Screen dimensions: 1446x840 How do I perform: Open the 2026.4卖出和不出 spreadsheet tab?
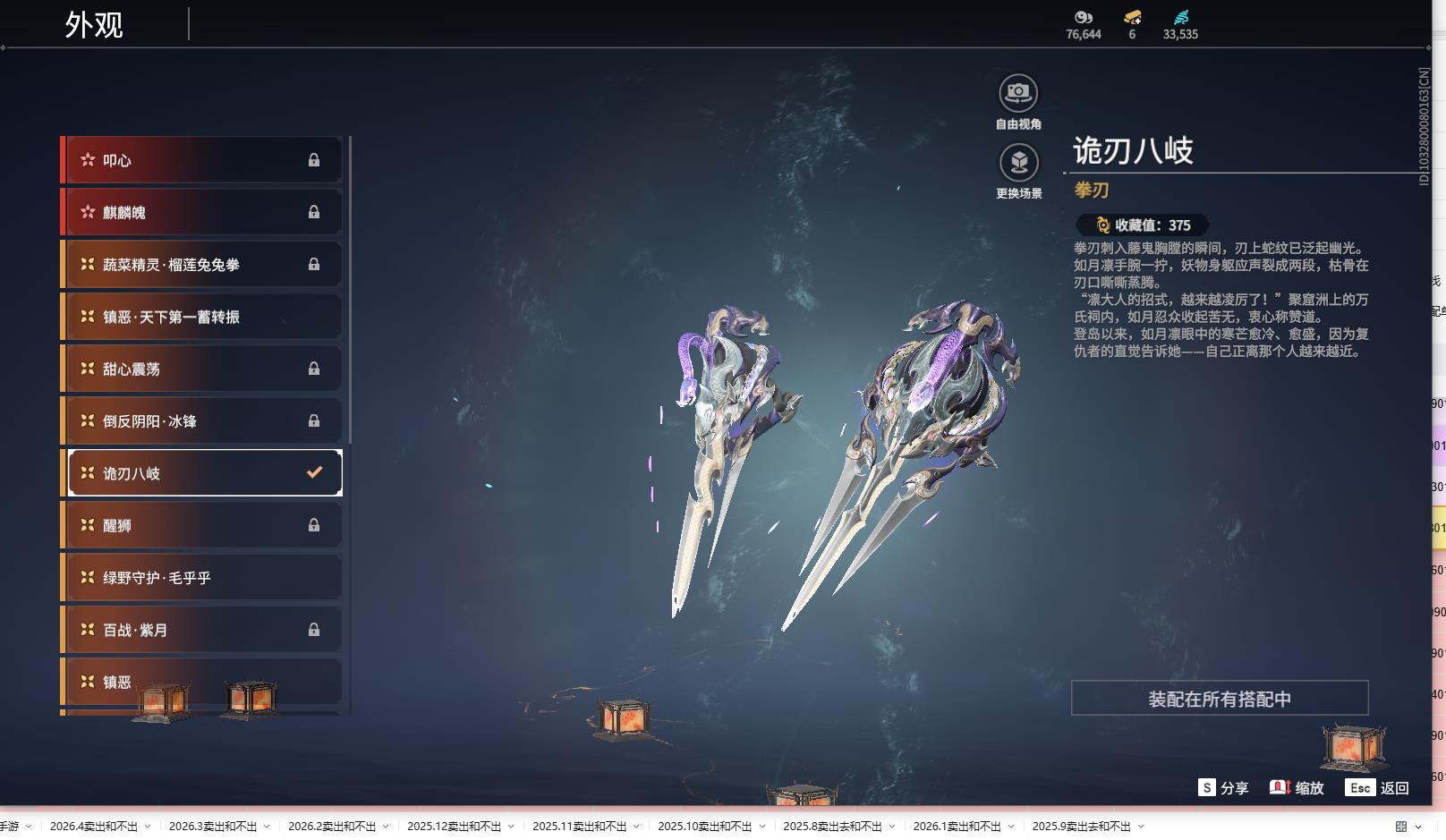(x=93, y=827)
